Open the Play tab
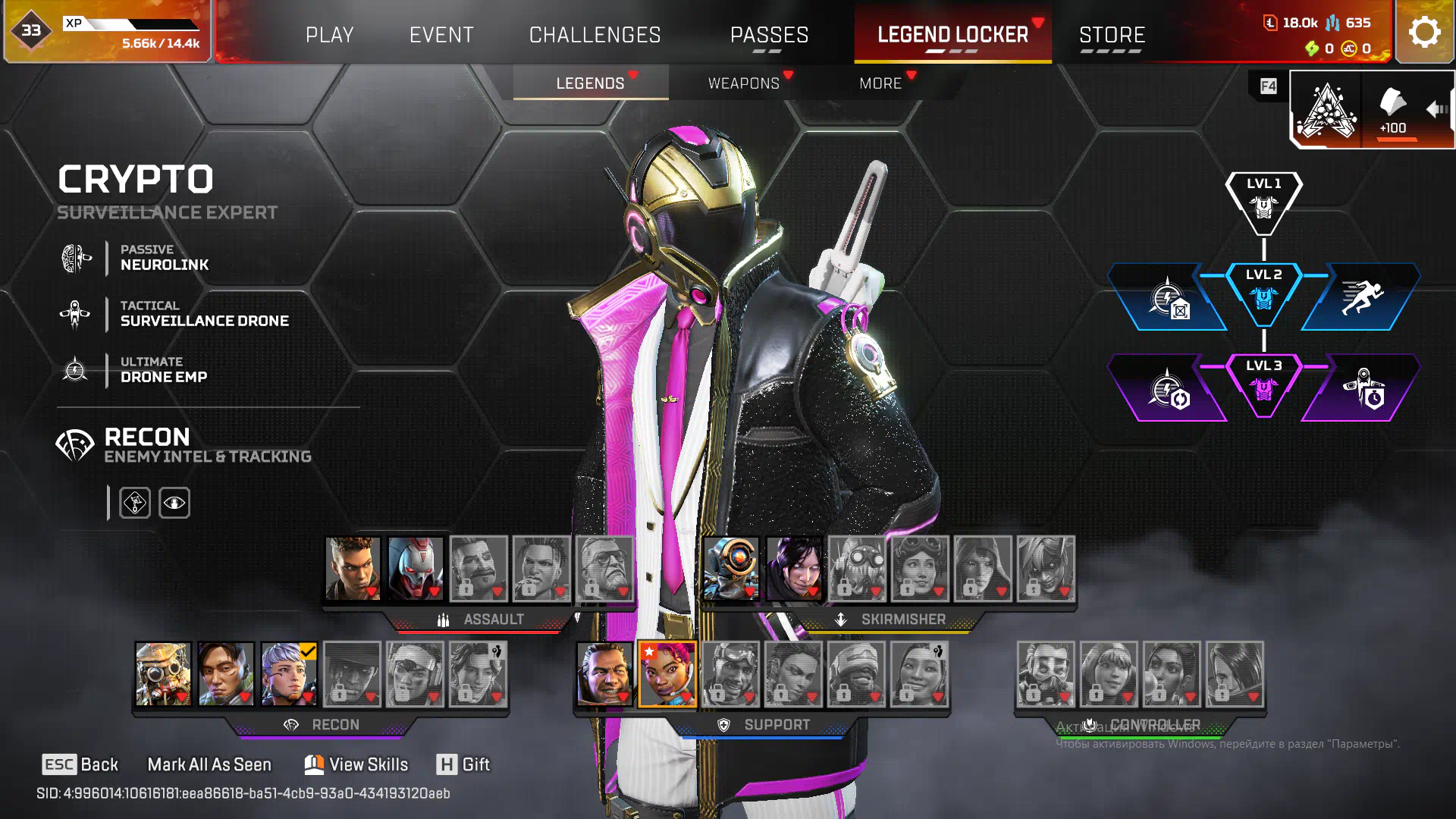Image resolution: width=1456 pixels, height=819 pixels. click(329, 35)
